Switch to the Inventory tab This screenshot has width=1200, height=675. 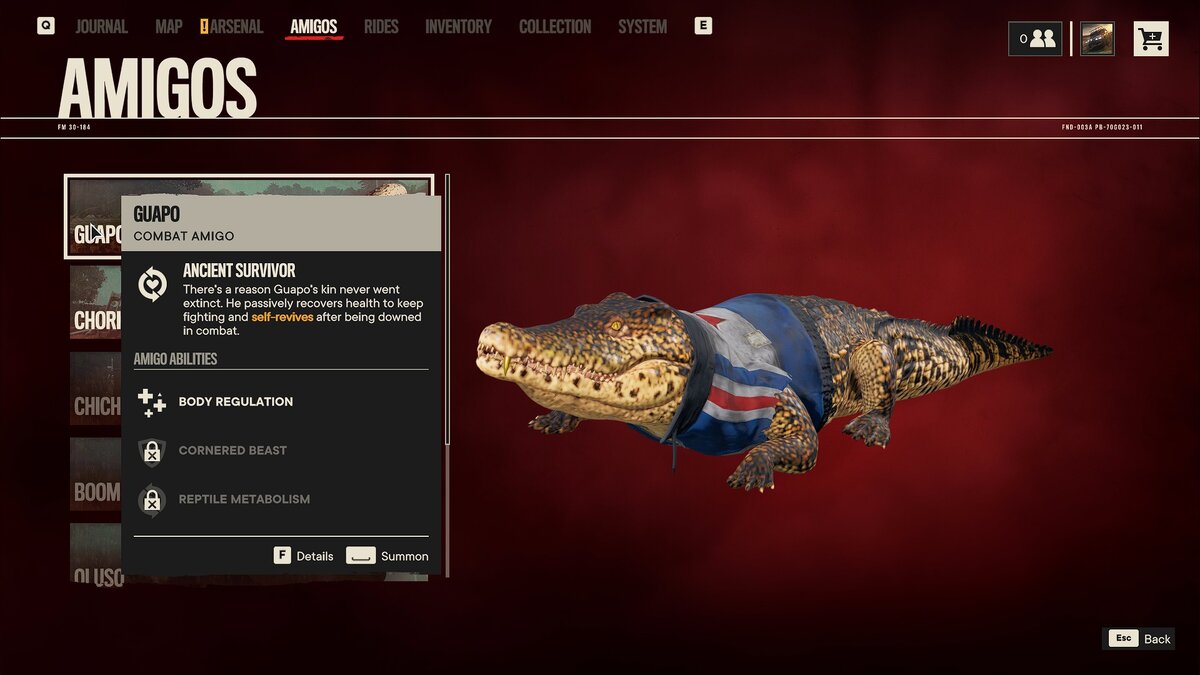click(x=458, y=27)
